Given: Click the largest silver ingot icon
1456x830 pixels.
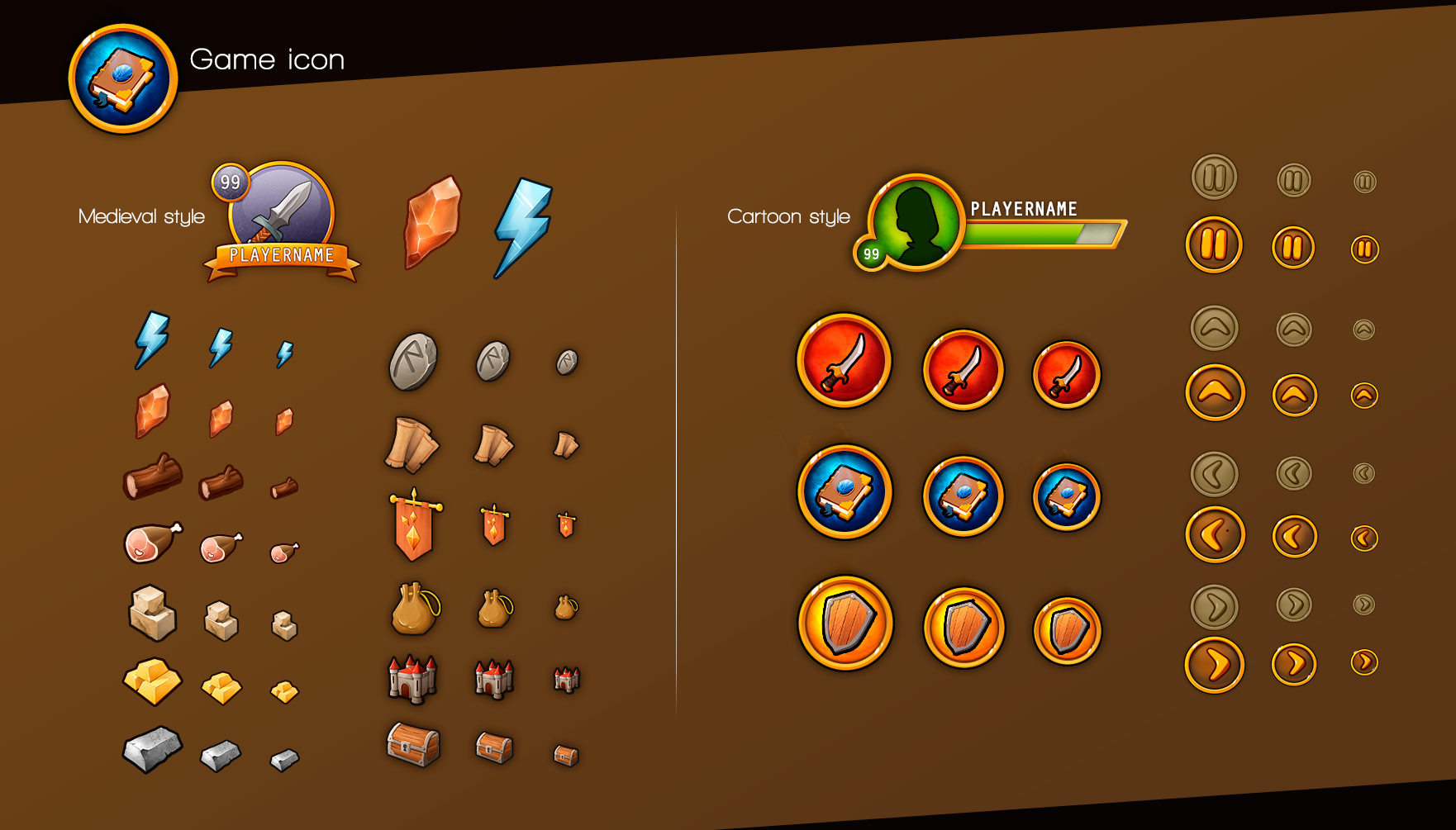Looking at the screenshot, I should click(x=152, y=749).
